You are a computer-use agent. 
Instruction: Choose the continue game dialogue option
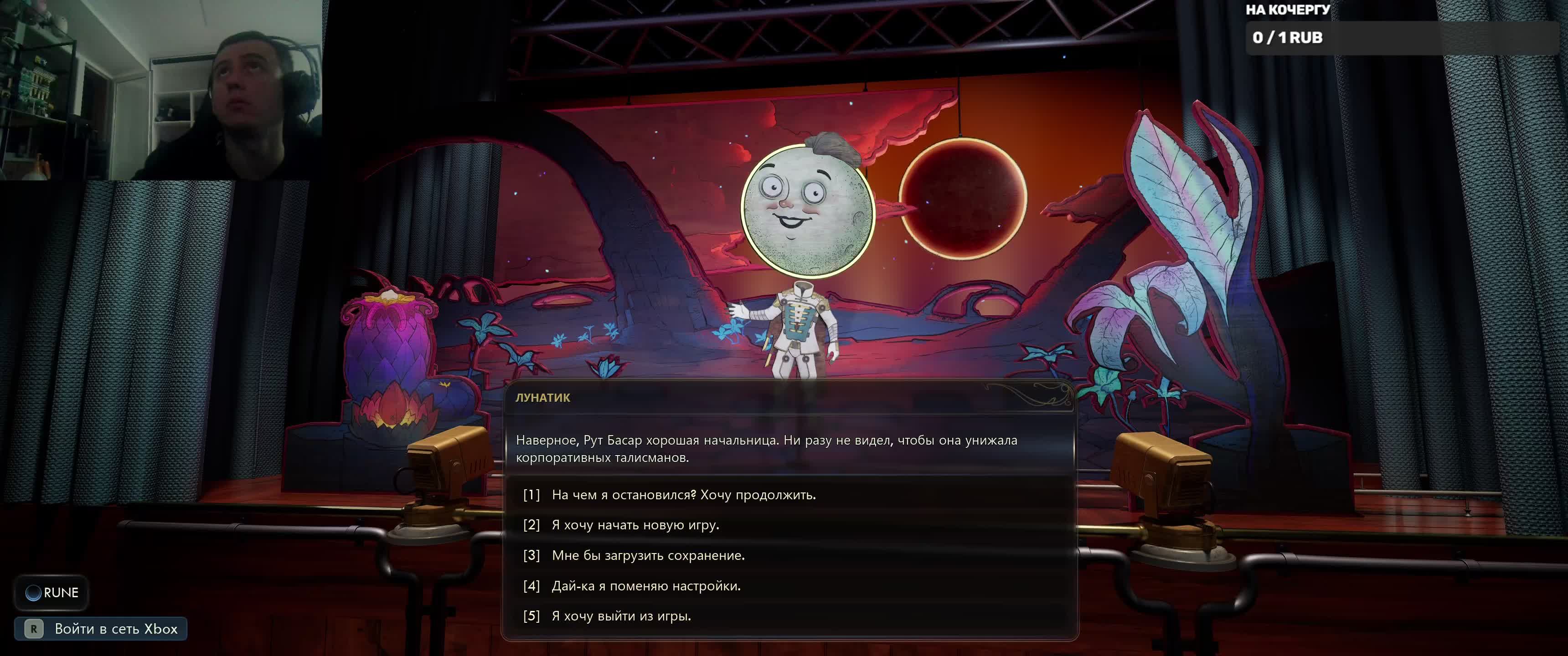pyautogui.click(x=683, y=495)
